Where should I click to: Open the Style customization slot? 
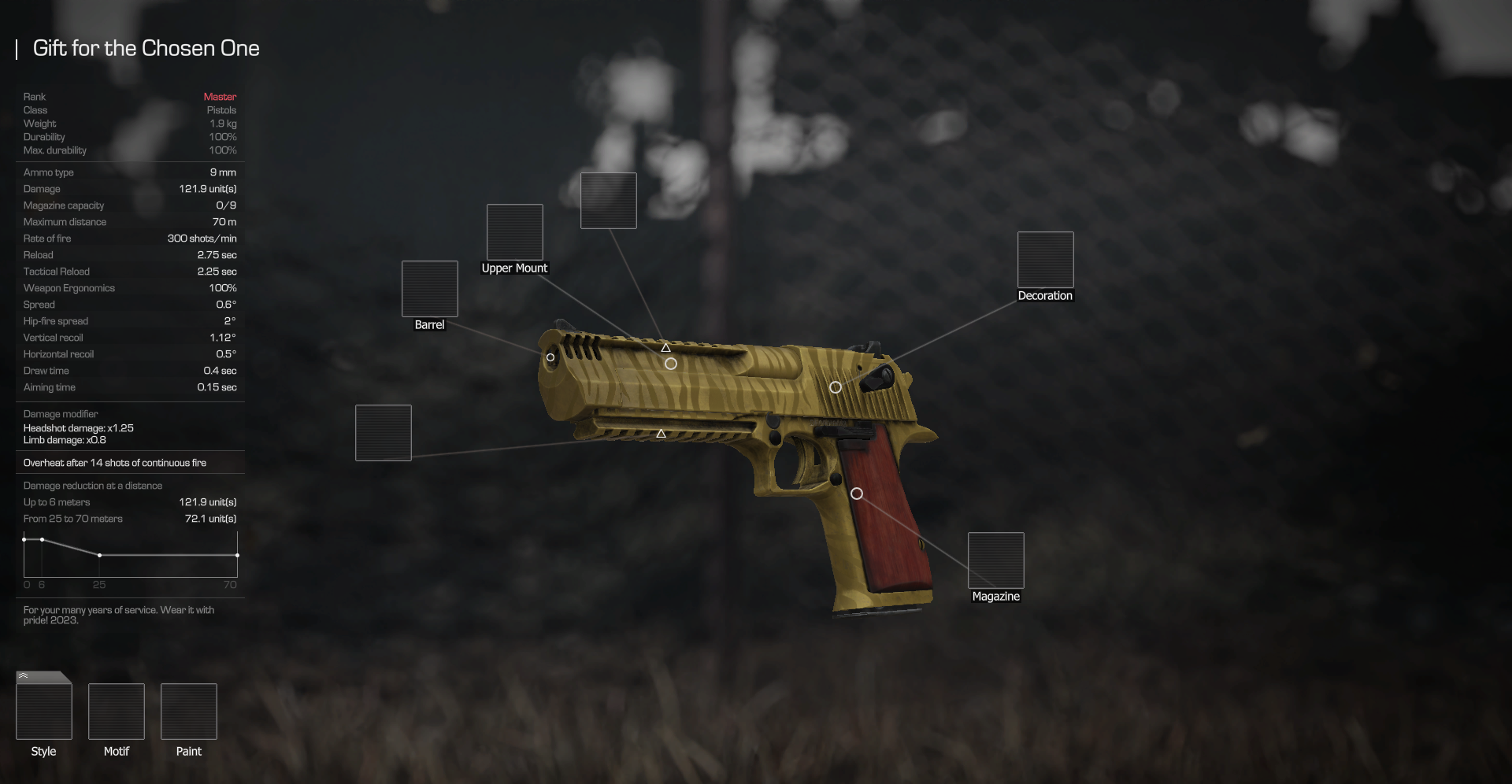[x=44, y=711]
